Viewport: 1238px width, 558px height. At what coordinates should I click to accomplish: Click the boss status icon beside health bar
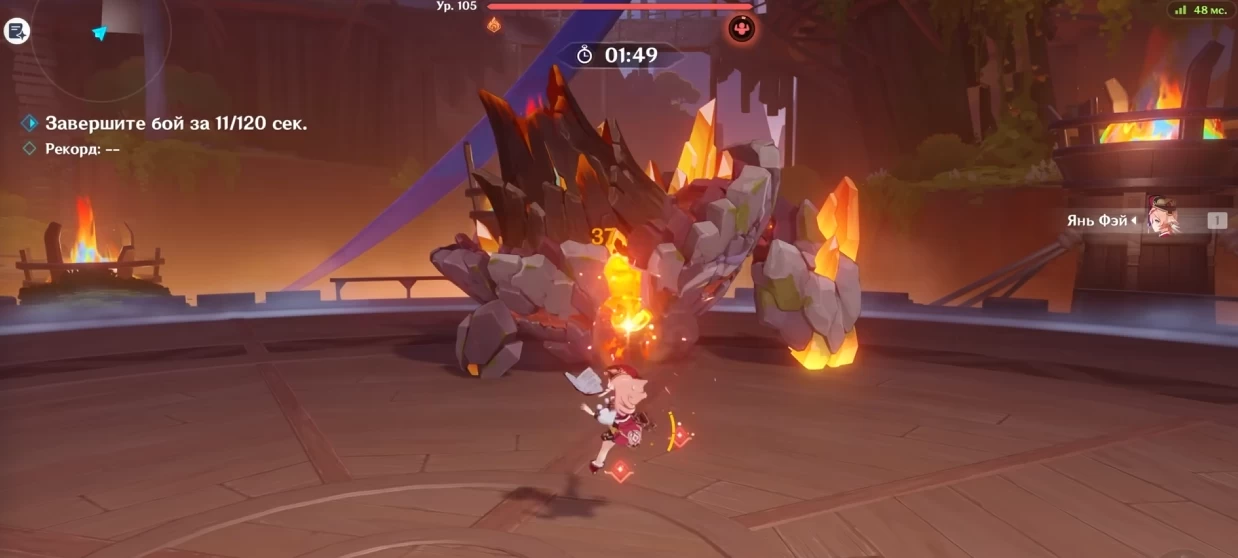pos(741,28)
